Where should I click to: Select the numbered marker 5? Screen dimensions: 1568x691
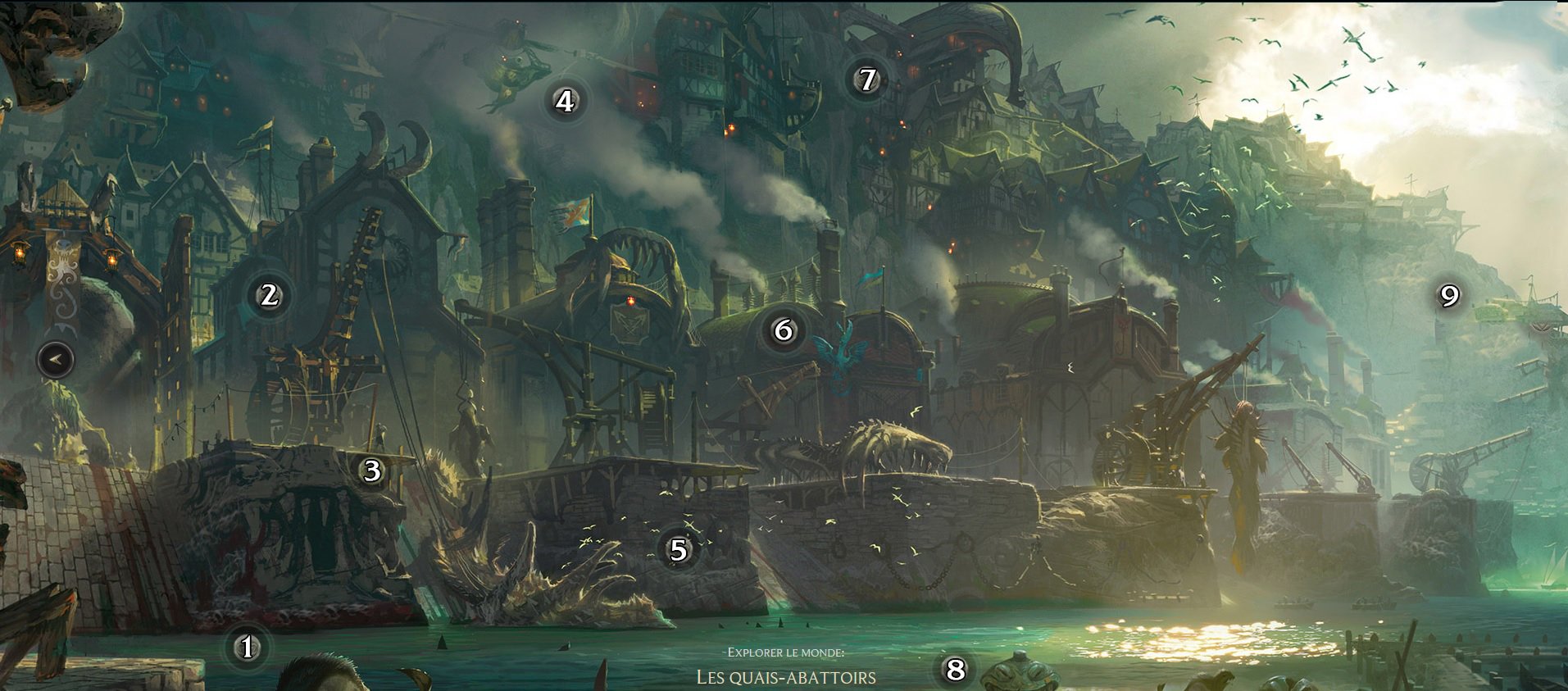tap(679, 549)
